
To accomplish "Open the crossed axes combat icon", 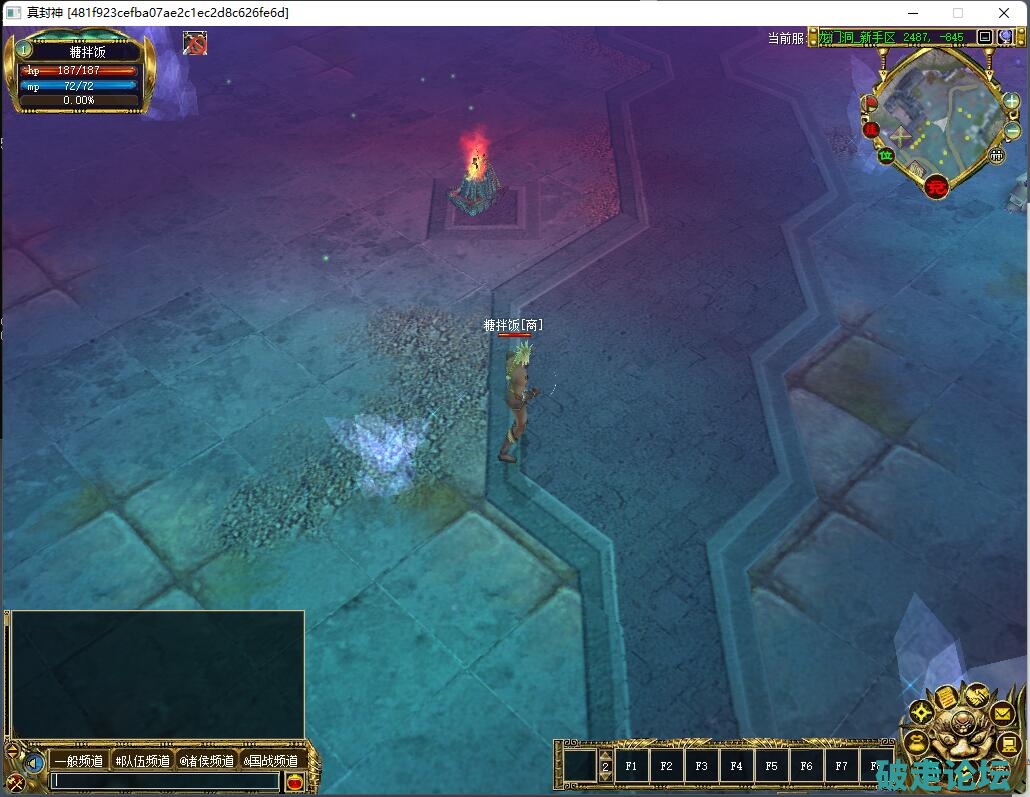I will pyautogui.click(x=15, y=781).
